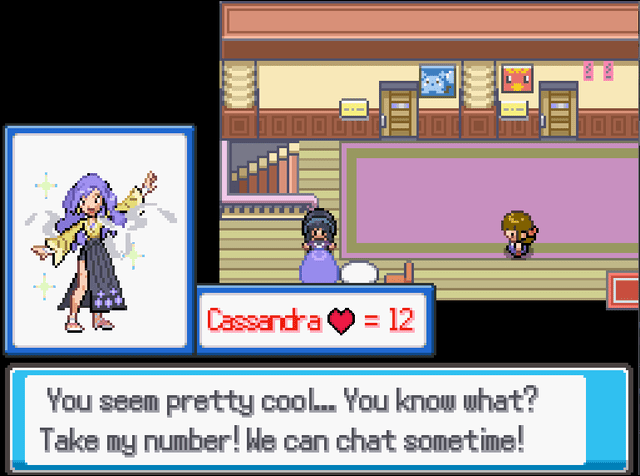Advance the 'You seem pretty cool' dialogue box
This screenshot has width=640, height=476.
tap(318, 420)
